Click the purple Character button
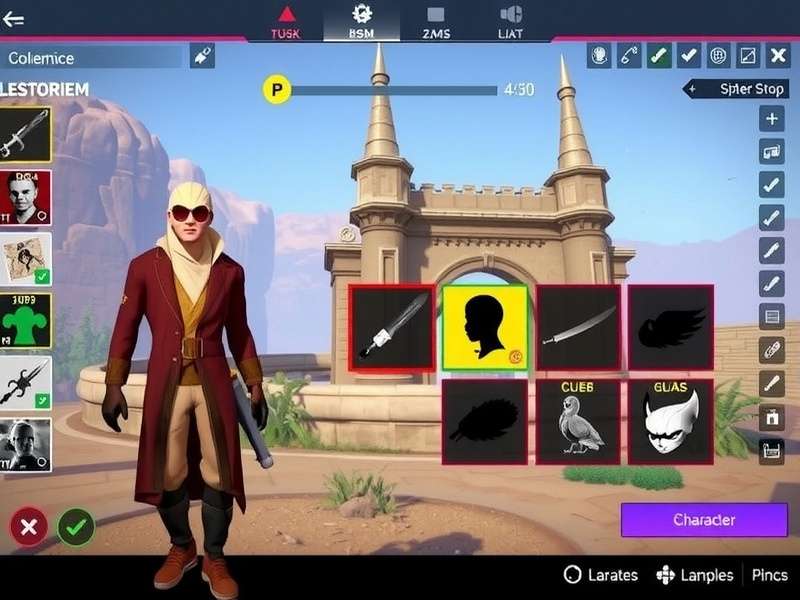The height and width of the screenshot is (600, 800). click(x=704, y=520)
